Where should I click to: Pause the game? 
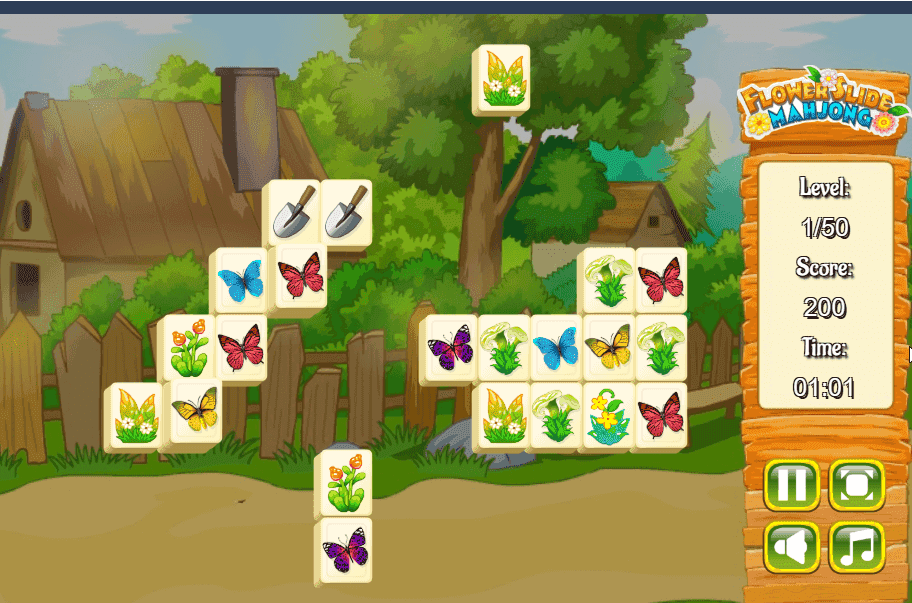click(791, 486)
